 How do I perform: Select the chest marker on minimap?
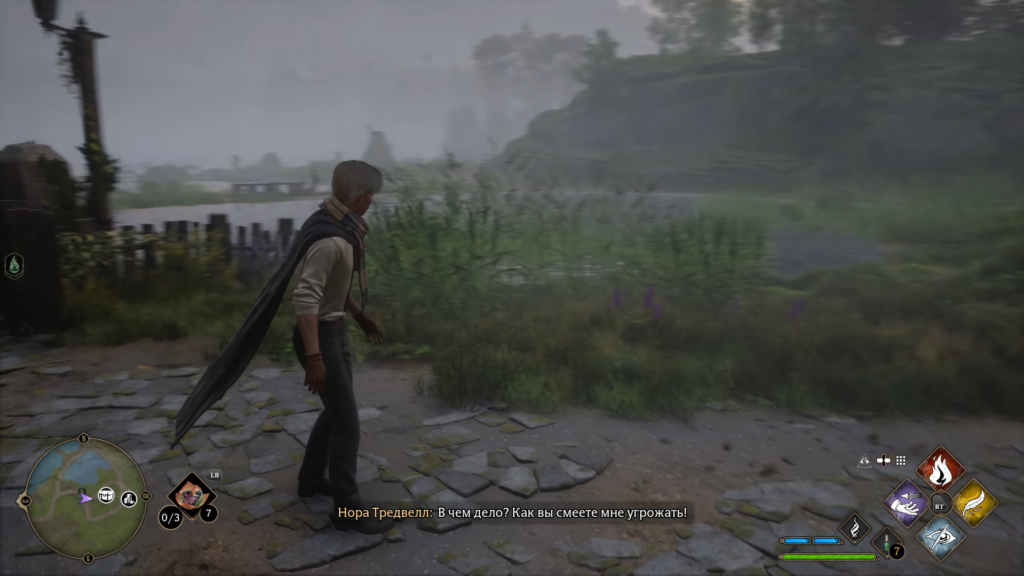(106, 495)
